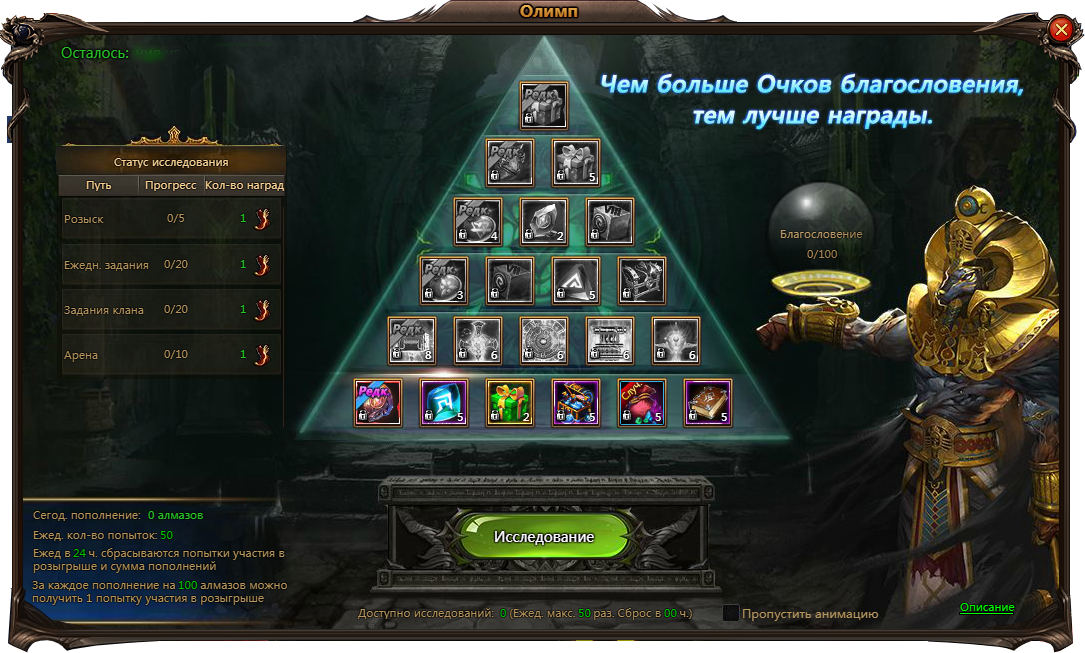Select the colored rare helmet reward
Image resolution: width=1085 pixels, height=653 pixels.
[x=378, y=402]
